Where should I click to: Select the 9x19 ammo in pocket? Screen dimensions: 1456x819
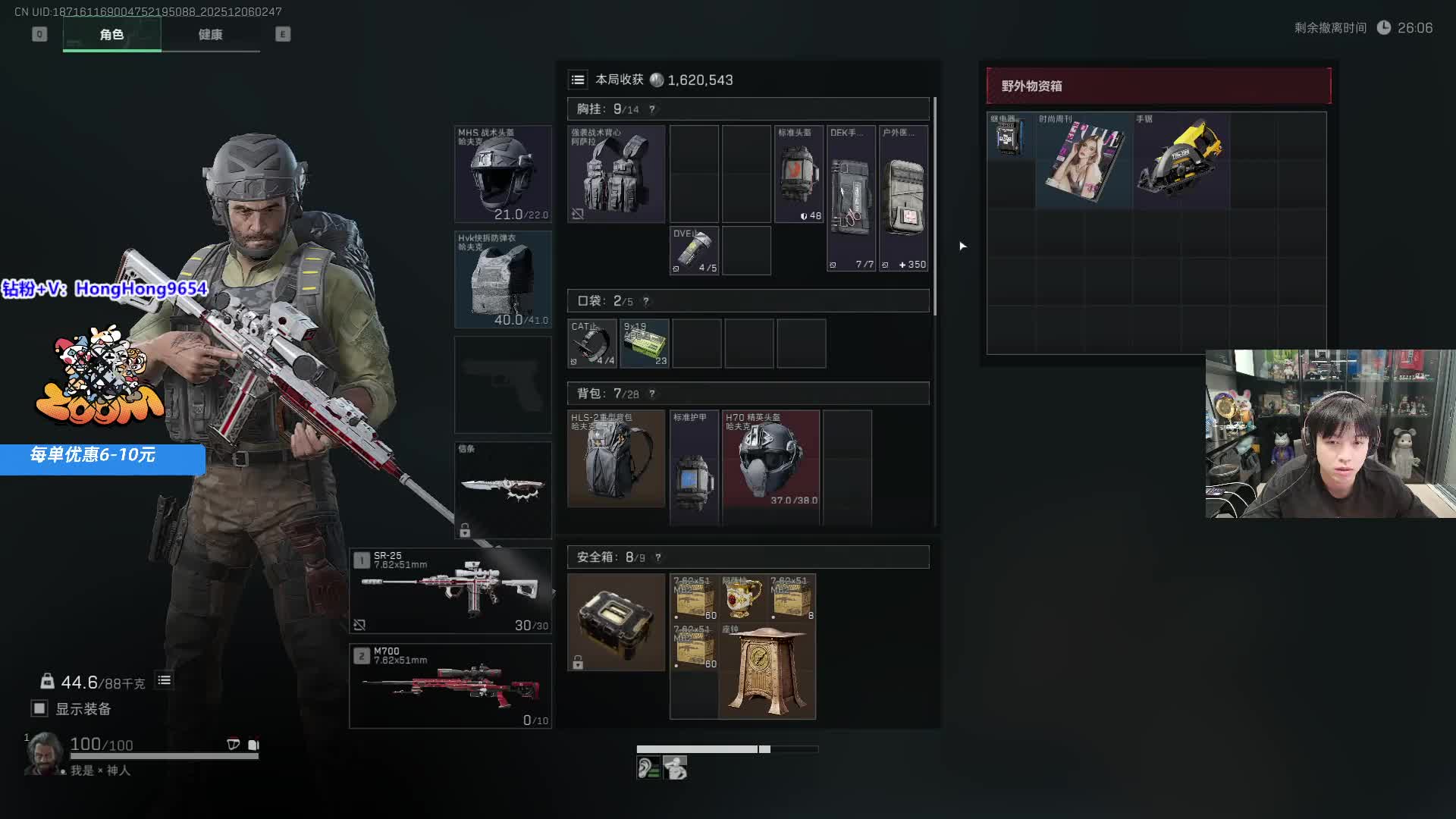click(645, 344)
